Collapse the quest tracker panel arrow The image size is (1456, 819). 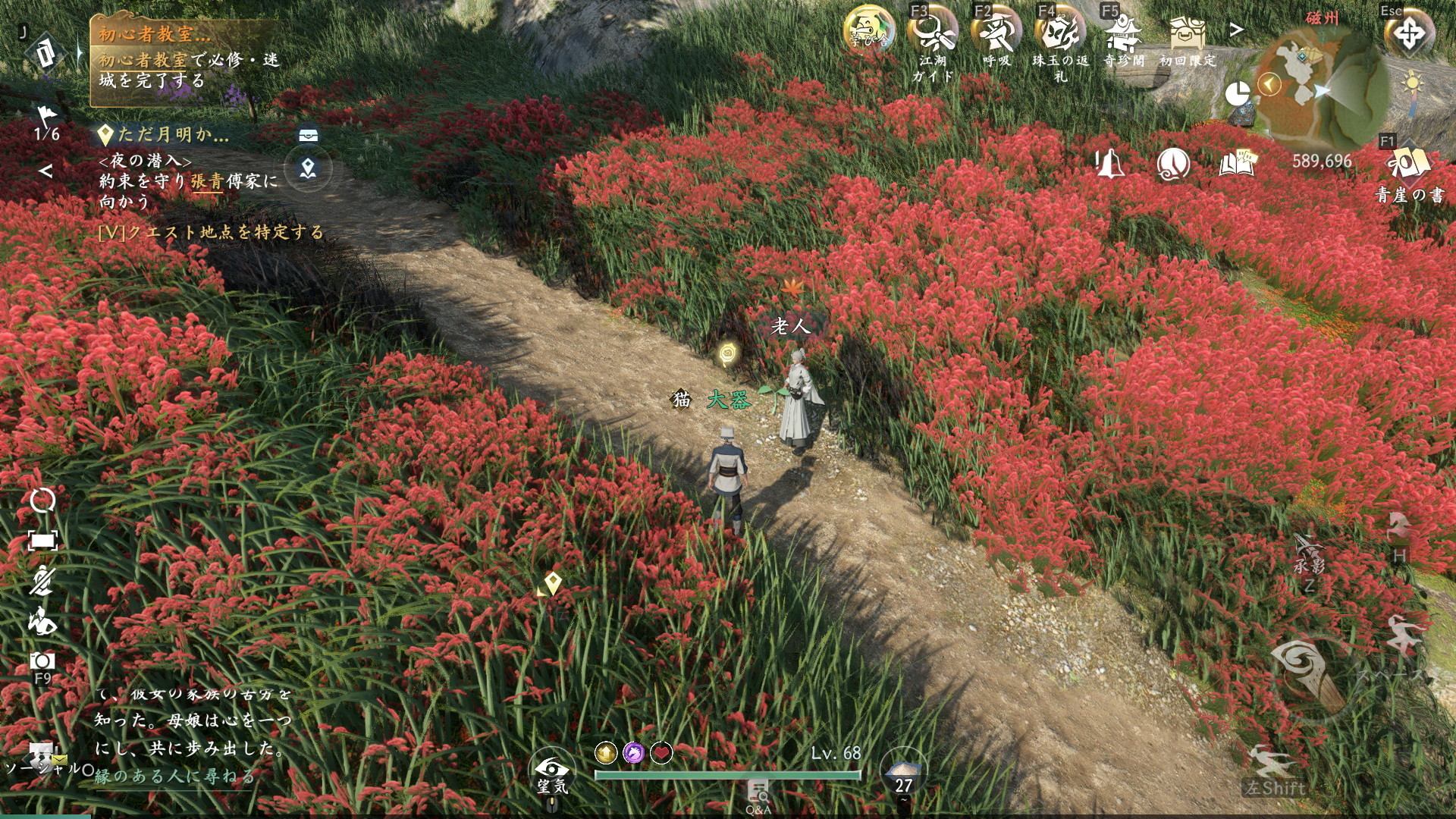coord(45,171)
